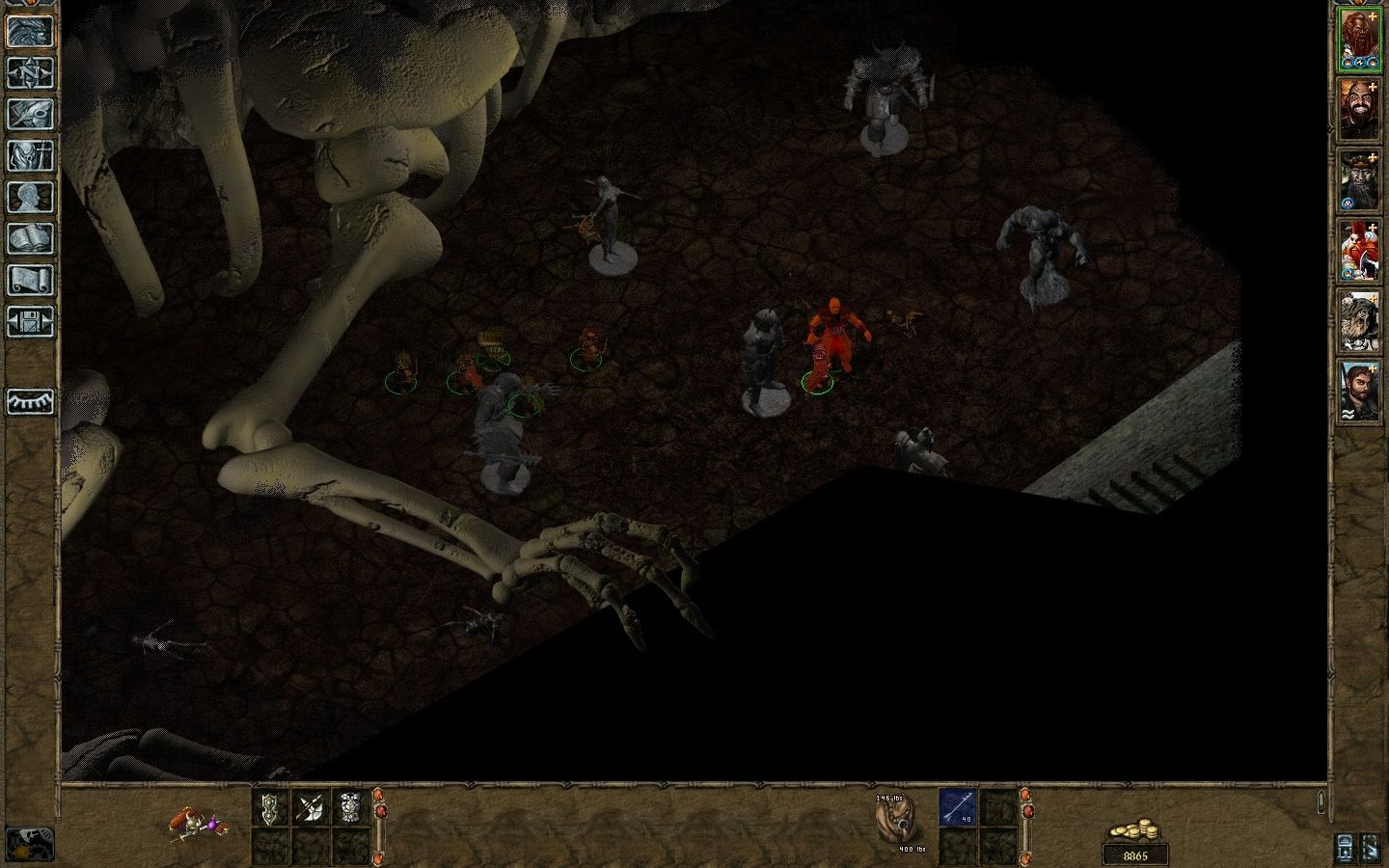Screen dimensions: 1389x868
Task: Click the floppy disk save button
Action: tap(29, 321)
